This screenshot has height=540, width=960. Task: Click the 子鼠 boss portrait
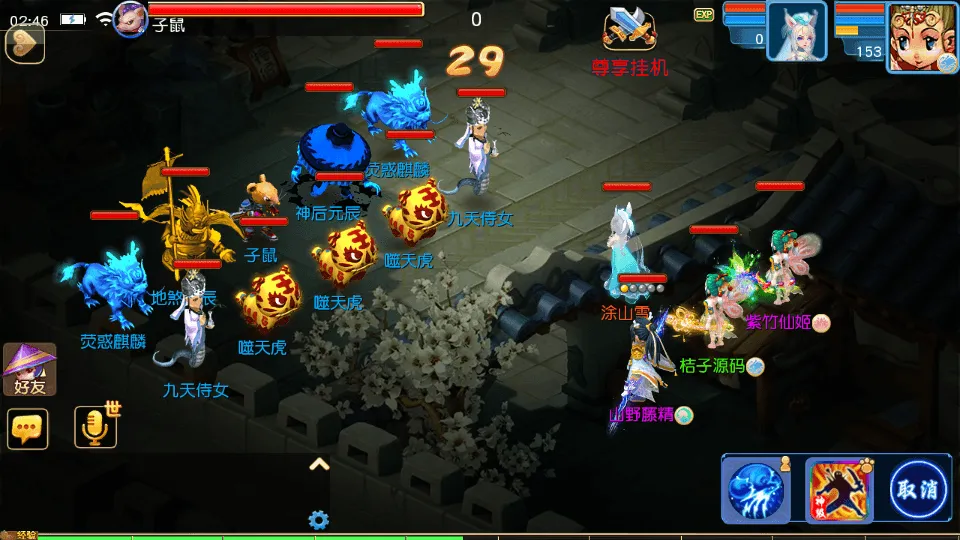click(131, 18)
